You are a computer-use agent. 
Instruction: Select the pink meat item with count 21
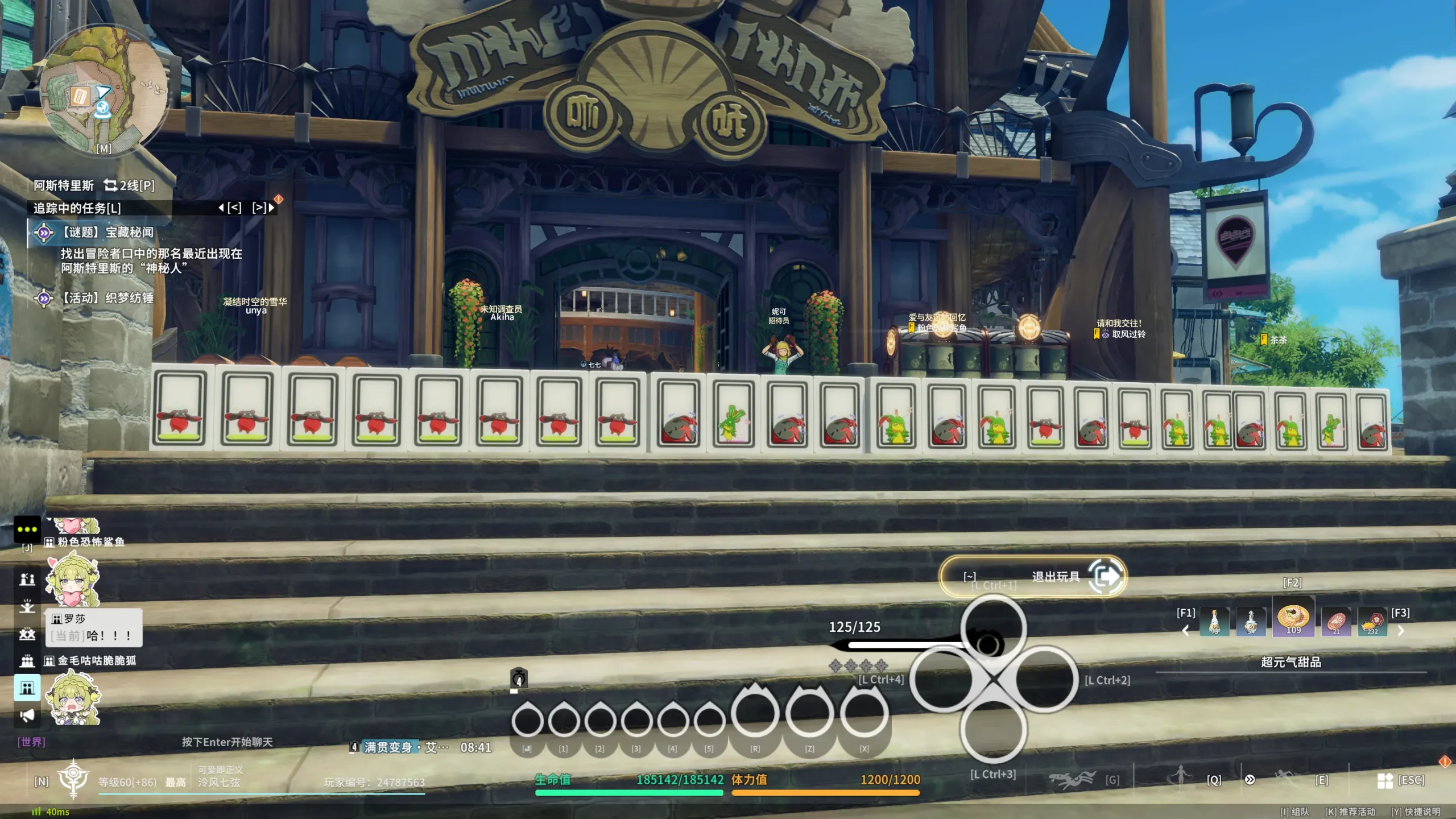pyautogui.click(x=1335, y=622)
